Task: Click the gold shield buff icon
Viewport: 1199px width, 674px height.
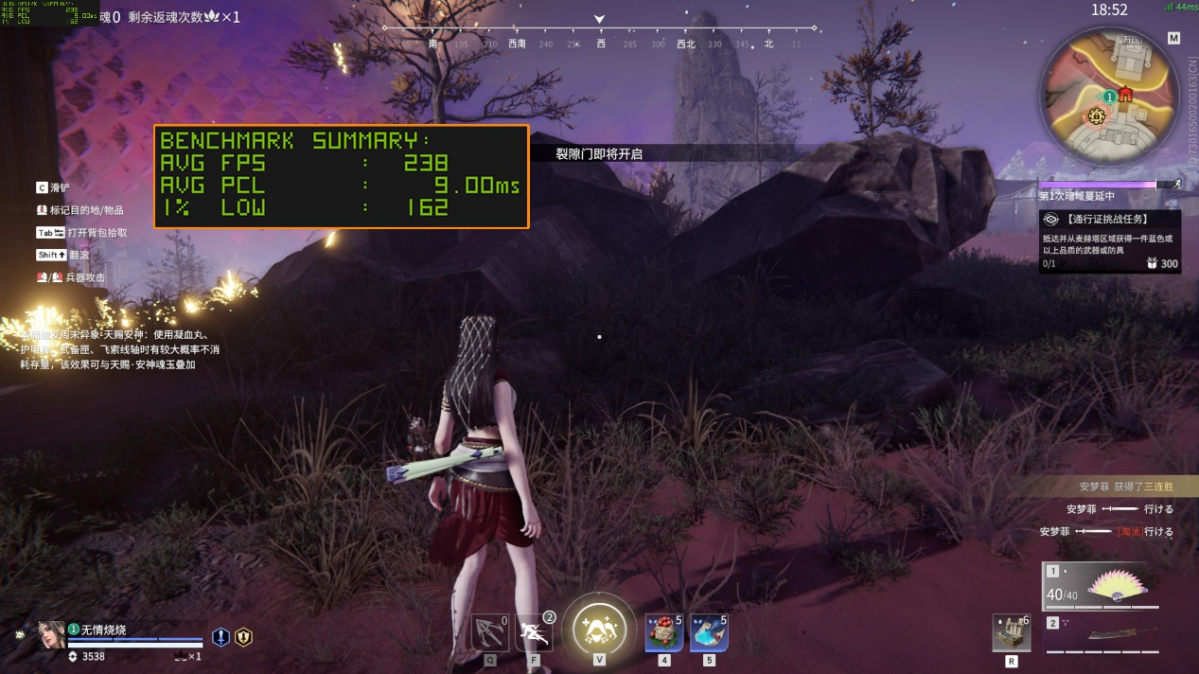Action: pos(243,637)
